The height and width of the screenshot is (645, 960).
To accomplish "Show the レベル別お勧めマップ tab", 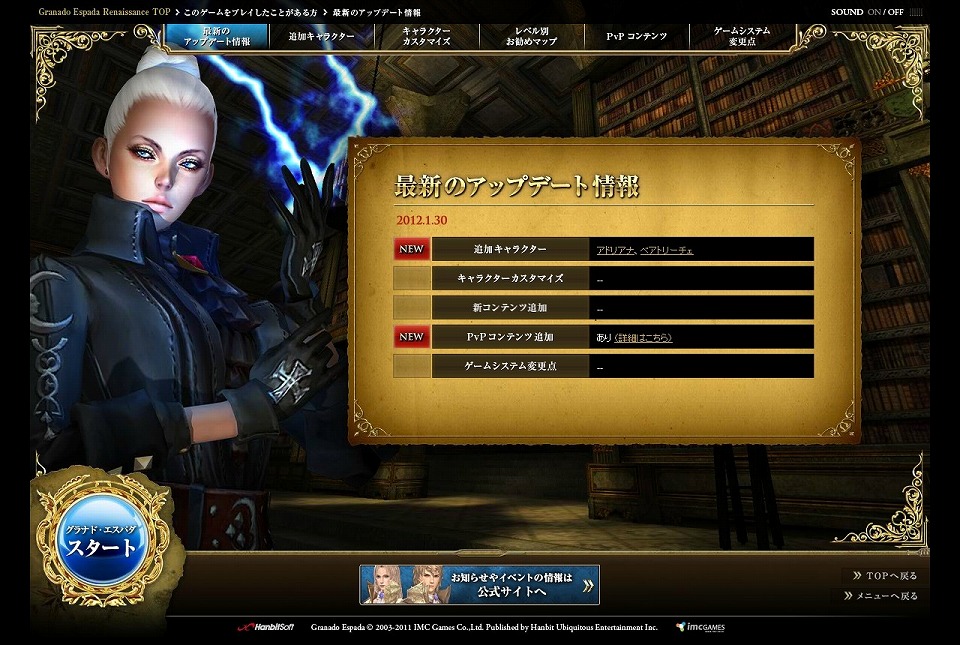I will coord(531,36).
